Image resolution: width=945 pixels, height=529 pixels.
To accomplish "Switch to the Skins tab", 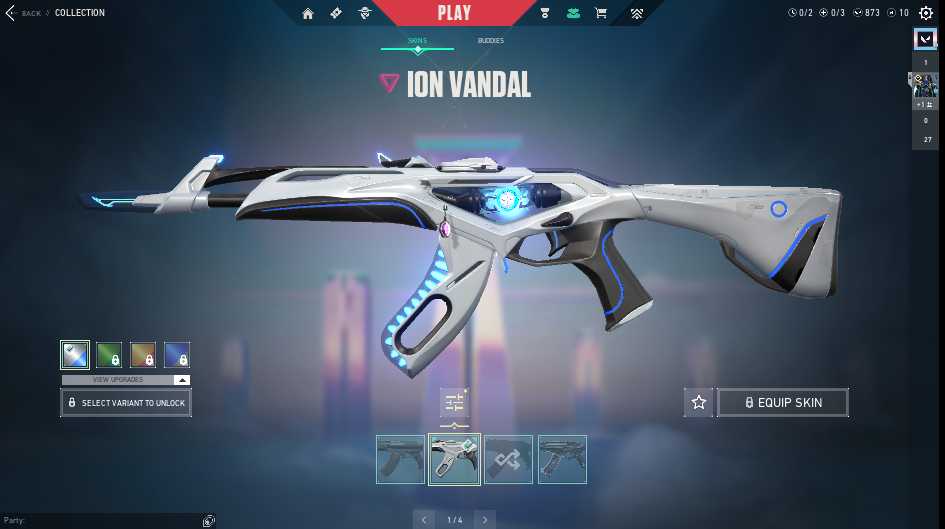I will coord(417,41).
